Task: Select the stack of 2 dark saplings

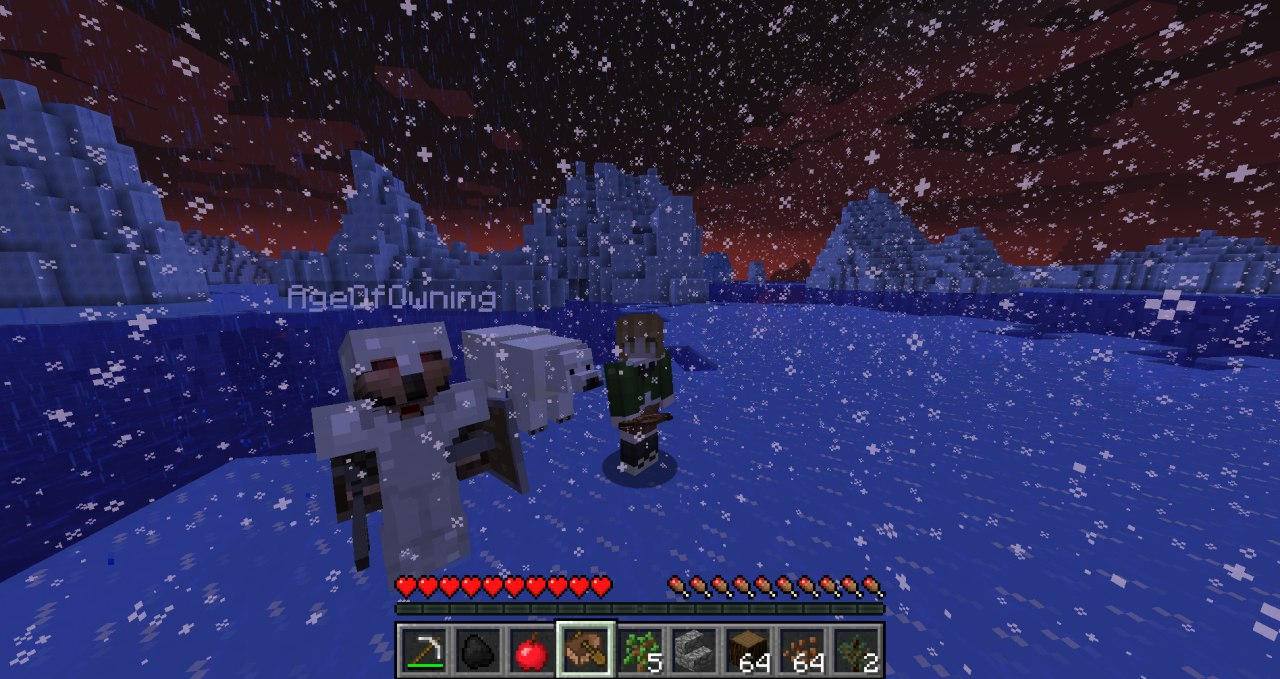Action: click(x=855, y=651)
